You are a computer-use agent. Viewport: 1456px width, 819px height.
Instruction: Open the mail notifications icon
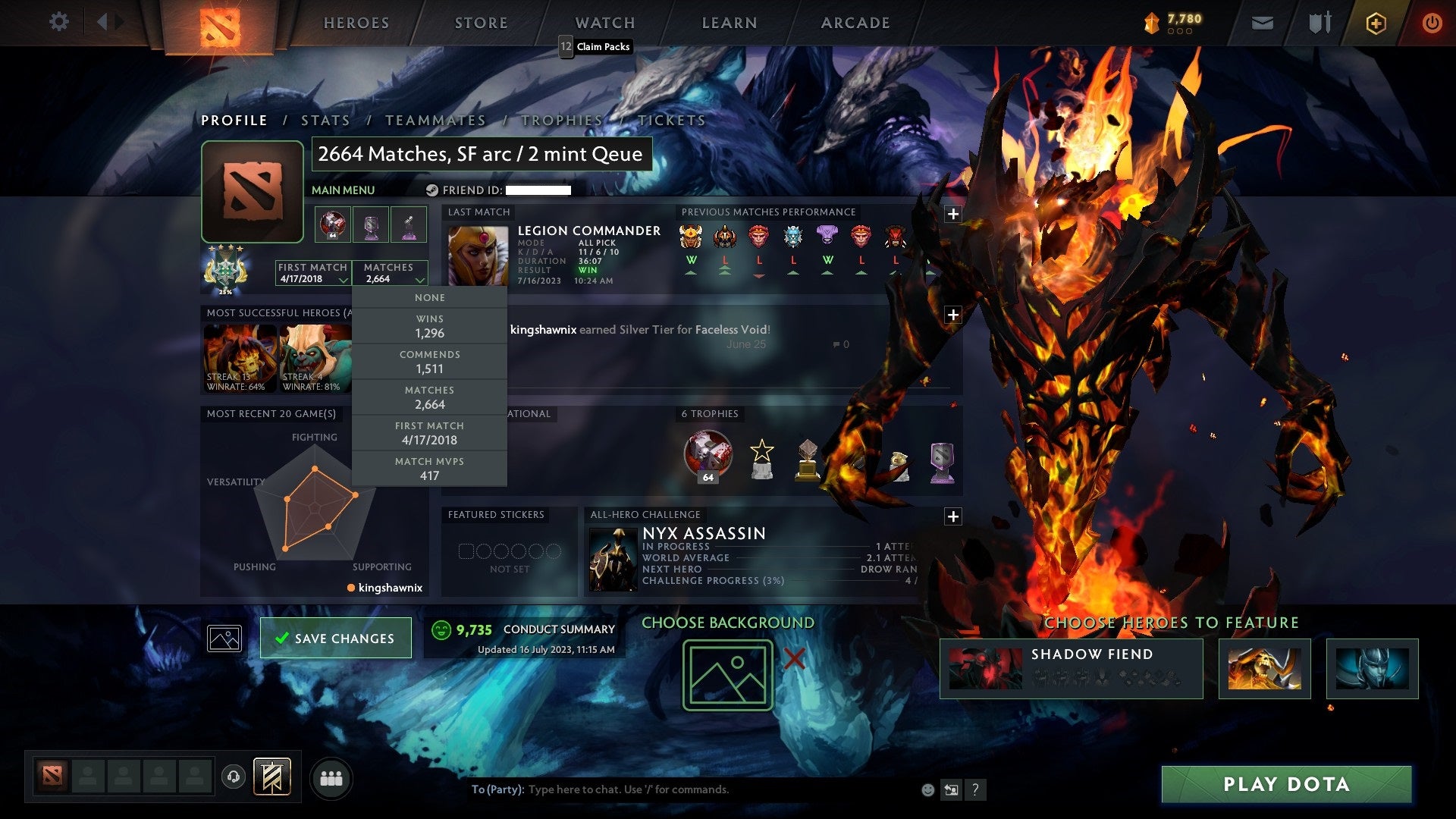coord(1263,23)
